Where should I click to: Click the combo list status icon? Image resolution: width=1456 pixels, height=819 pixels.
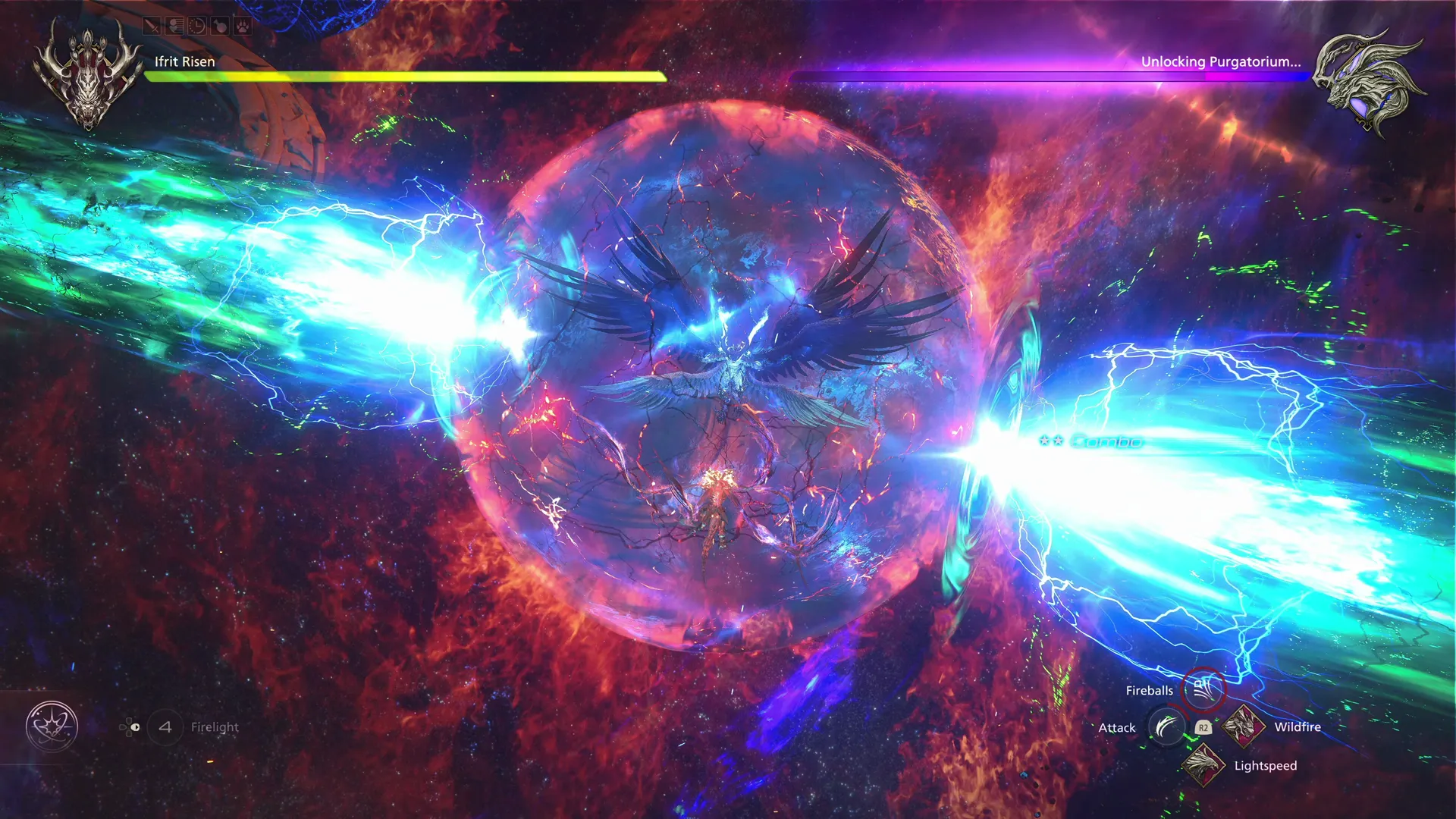(174, 26)
